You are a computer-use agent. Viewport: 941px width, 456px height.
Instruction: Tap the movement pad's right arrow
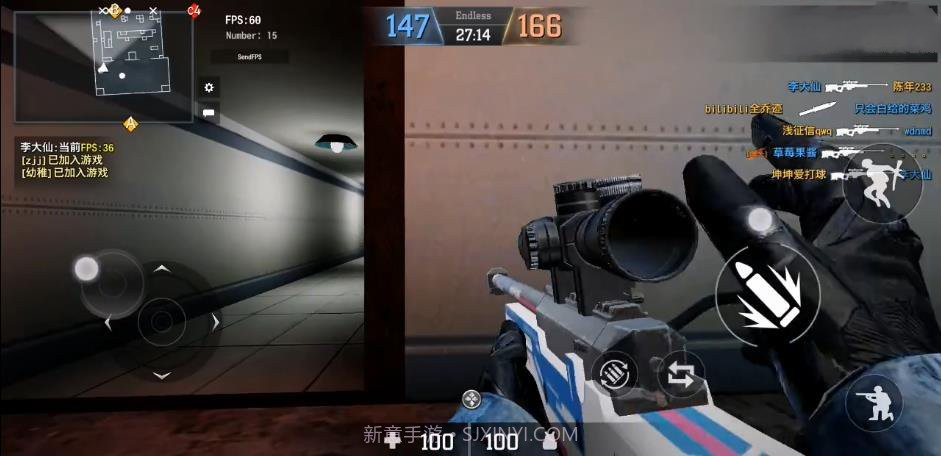point(214,322)
